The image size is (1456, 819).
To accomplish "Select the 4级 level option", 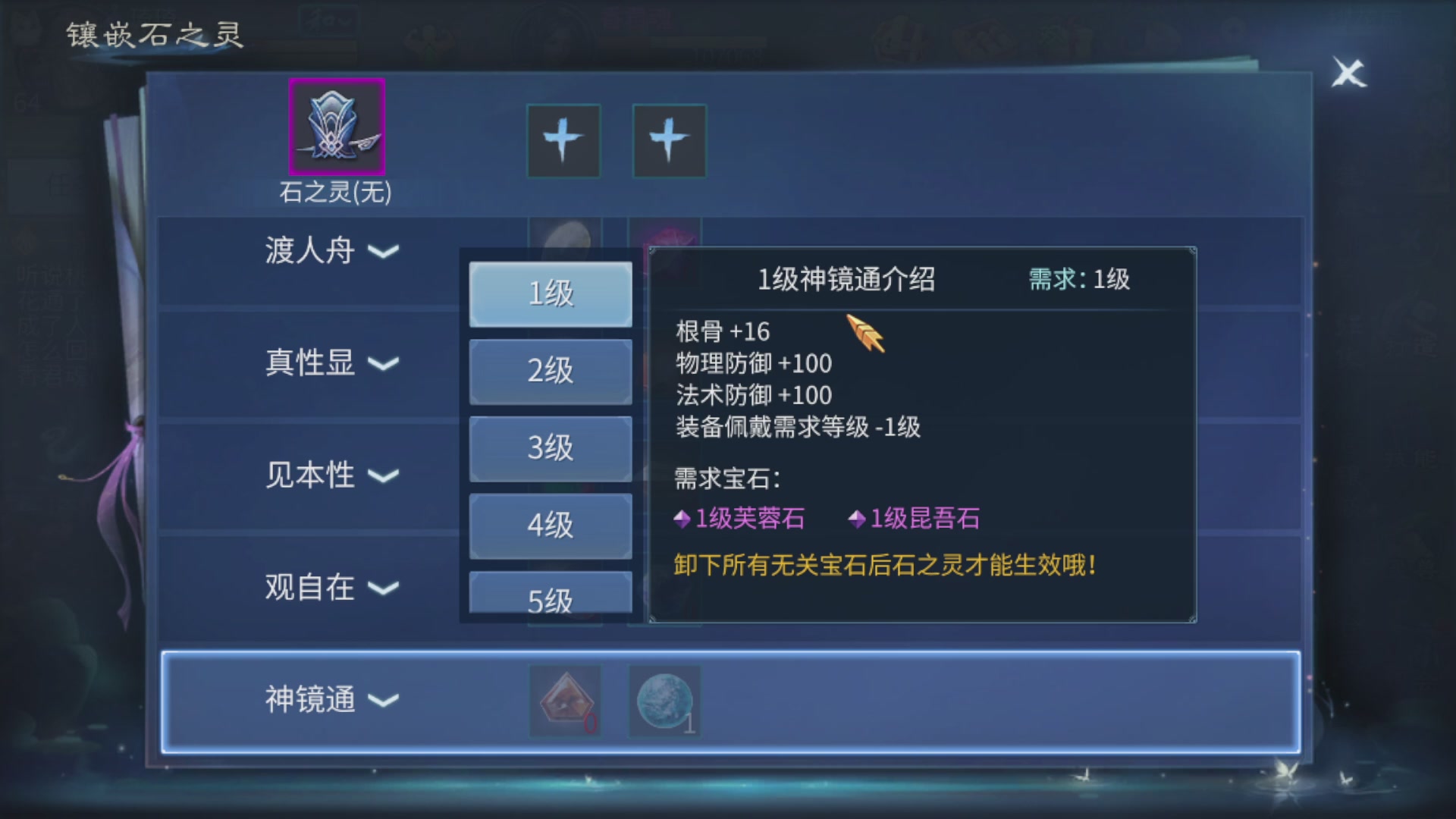I will point(551,525).
